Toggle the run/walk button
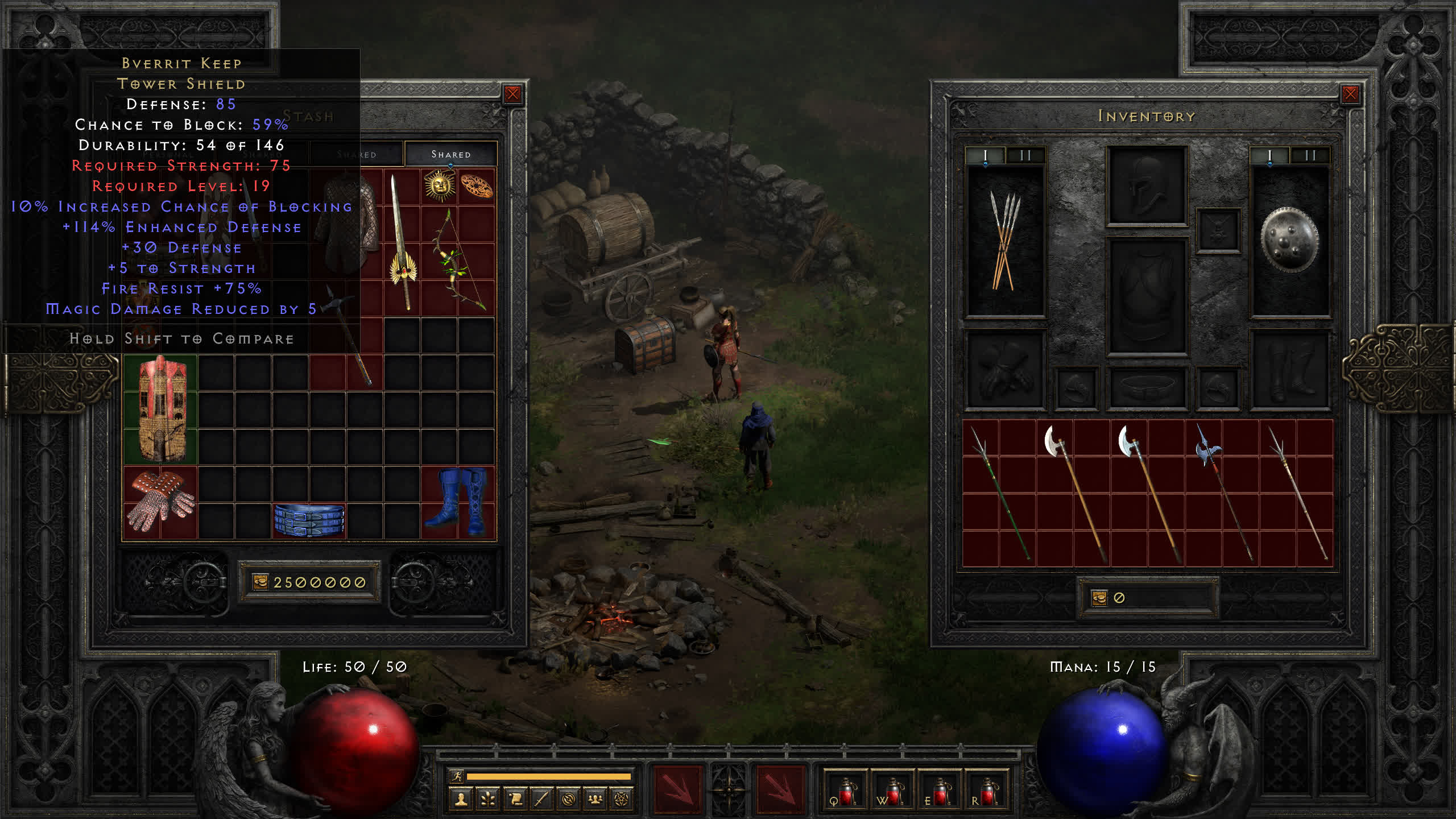The width and height of the screenshot is (1456, 819). coord(457,776)
